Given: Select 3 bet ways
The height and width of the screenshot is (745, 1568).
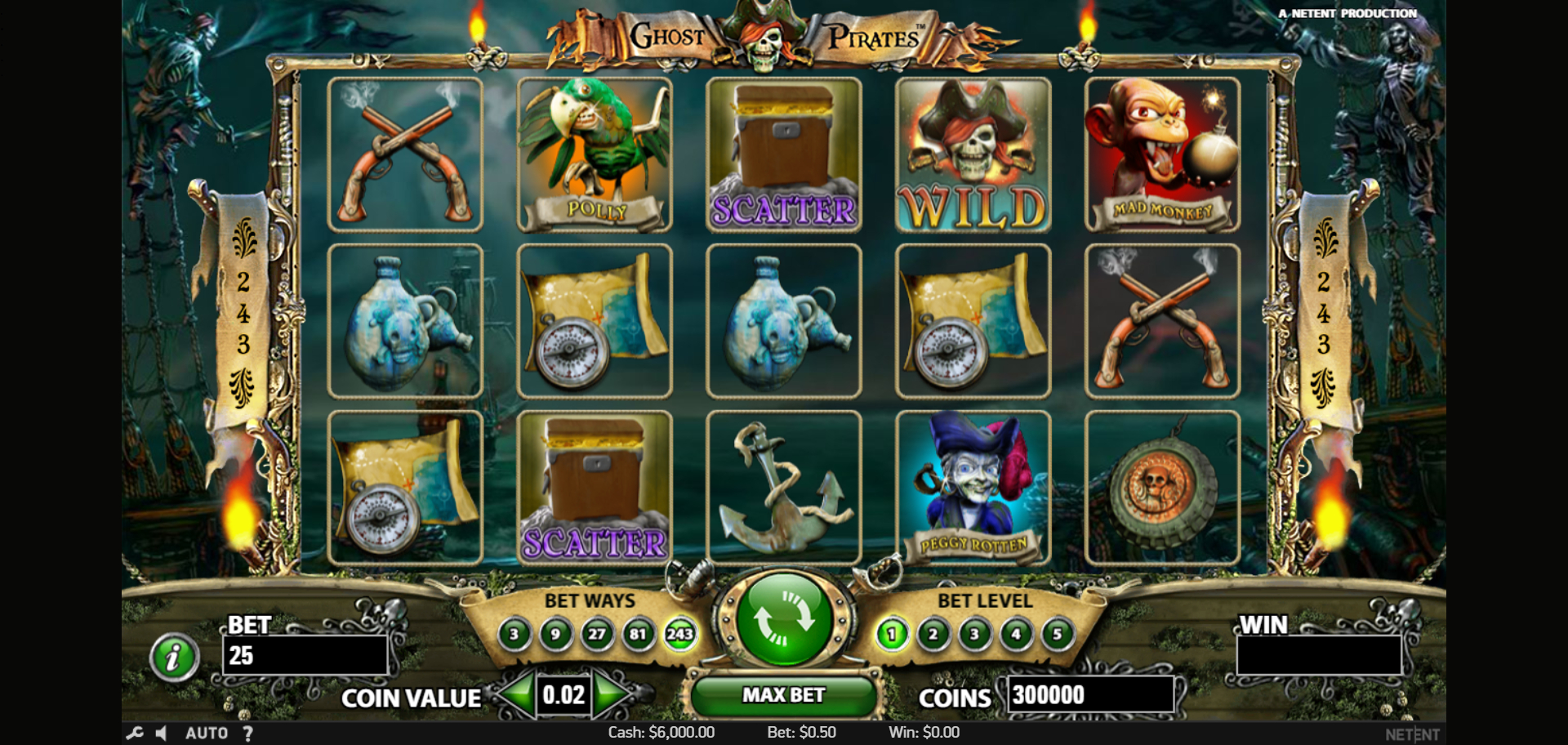Looking at the screenshot, I should click(514, 634).
